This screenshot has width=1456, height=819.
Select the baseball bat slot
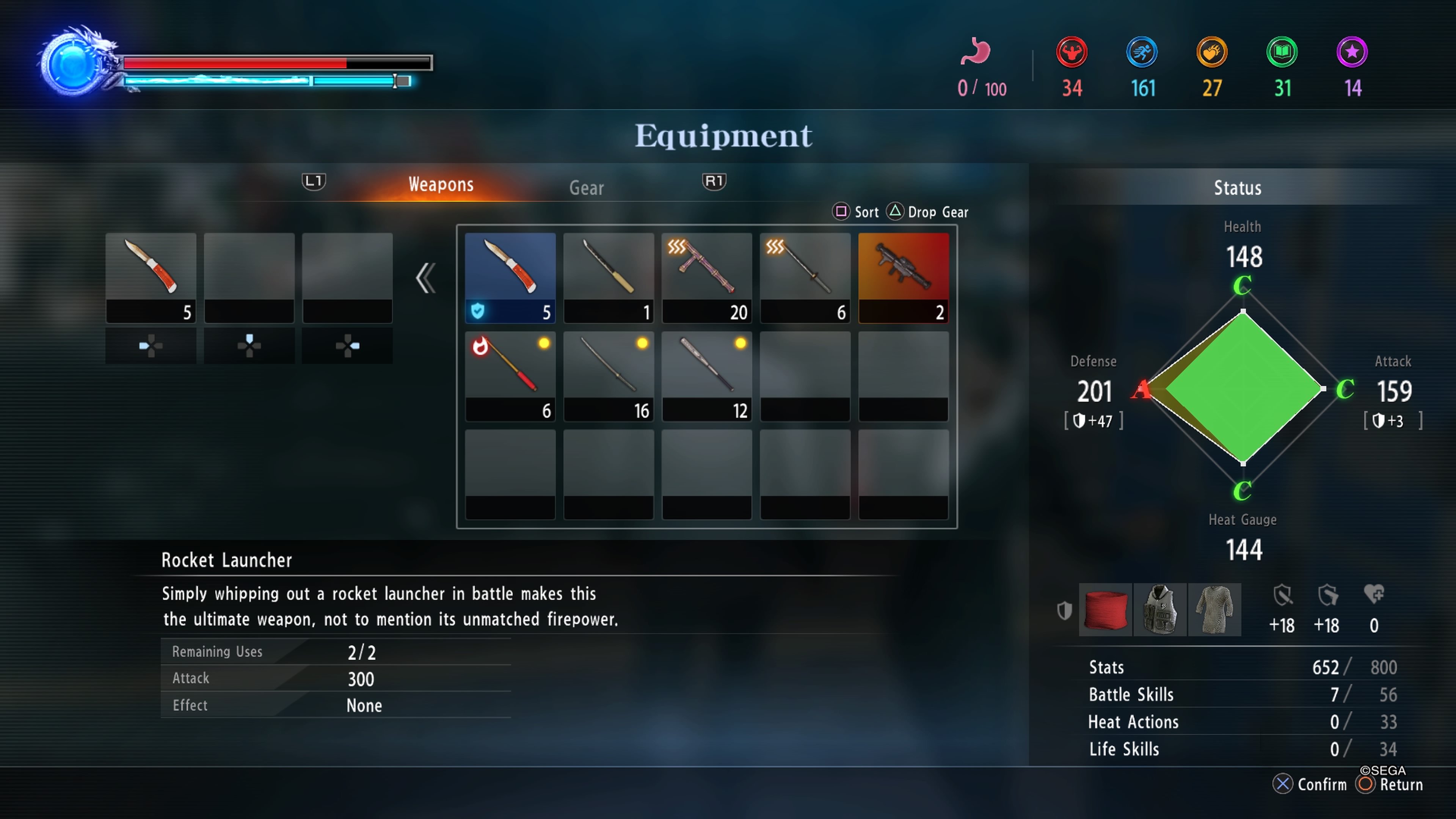706,375
